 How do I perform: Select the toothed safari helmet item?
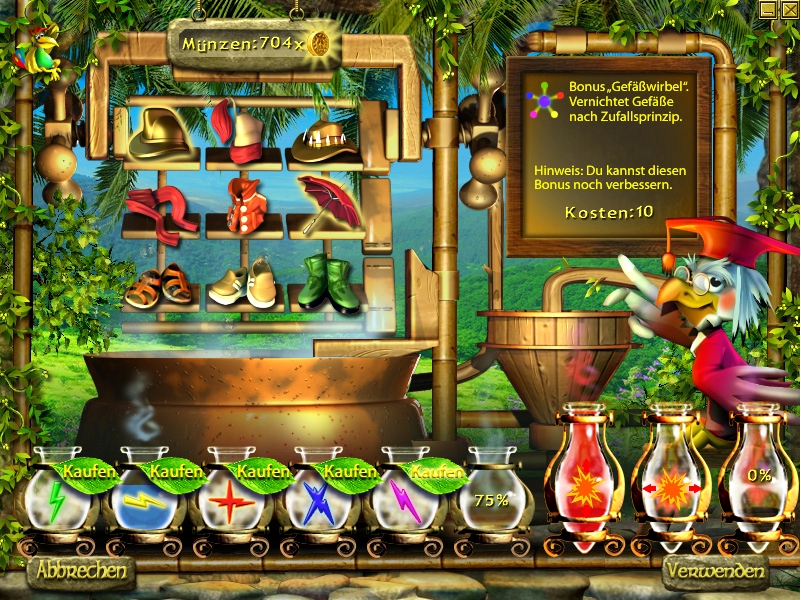[x=325, y=138]
